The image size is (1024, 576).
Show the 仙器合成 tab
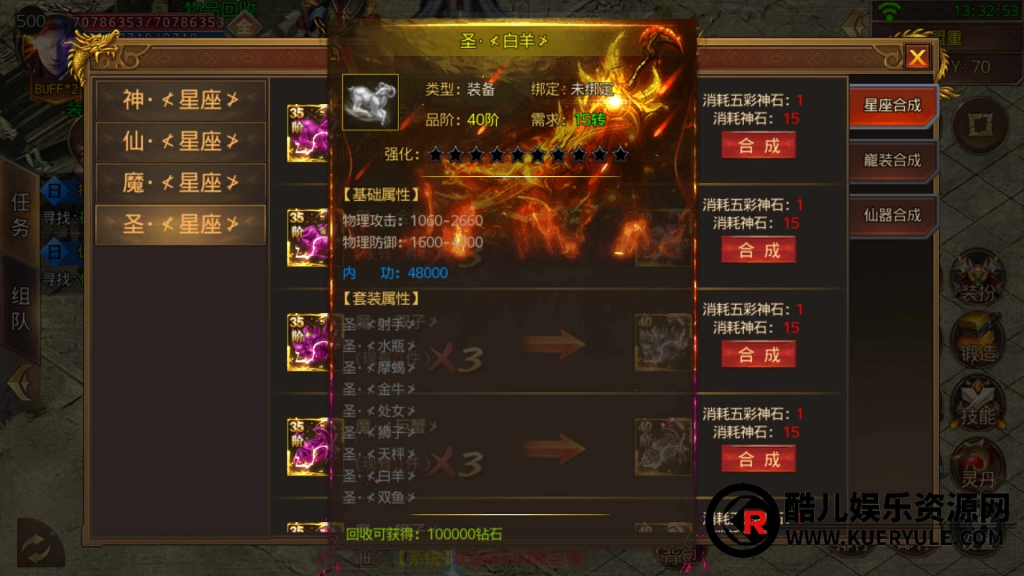click(892, 214)
